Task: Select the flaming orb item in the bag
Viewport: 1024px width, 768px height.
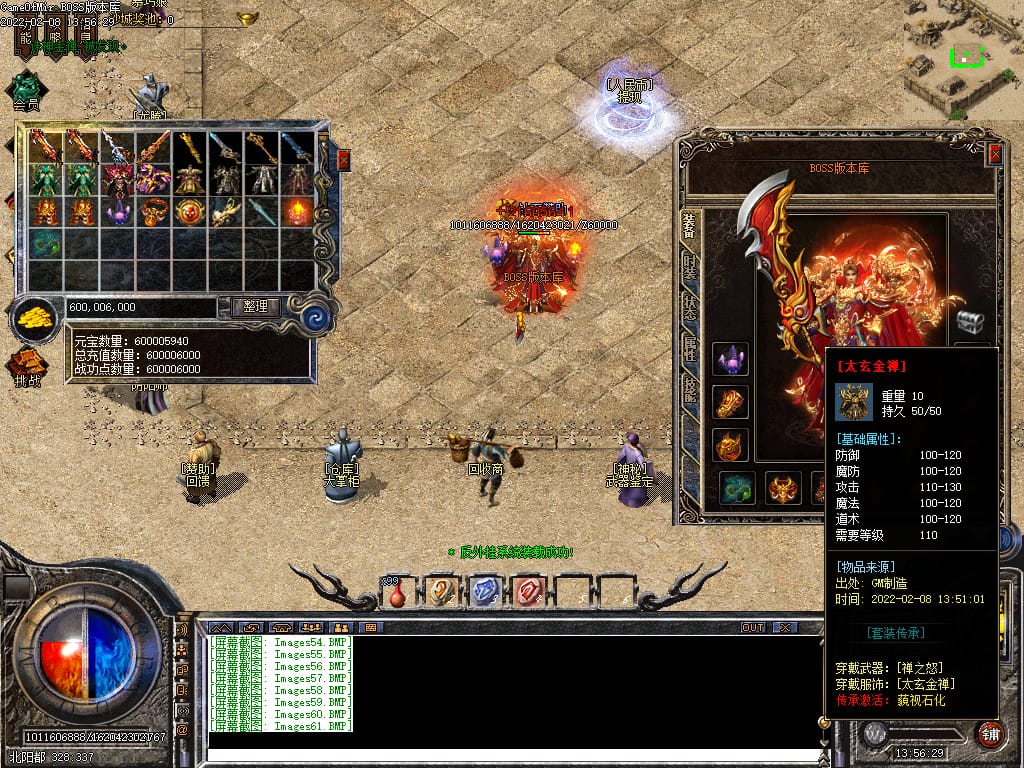Action: click(x=297, y=211)
